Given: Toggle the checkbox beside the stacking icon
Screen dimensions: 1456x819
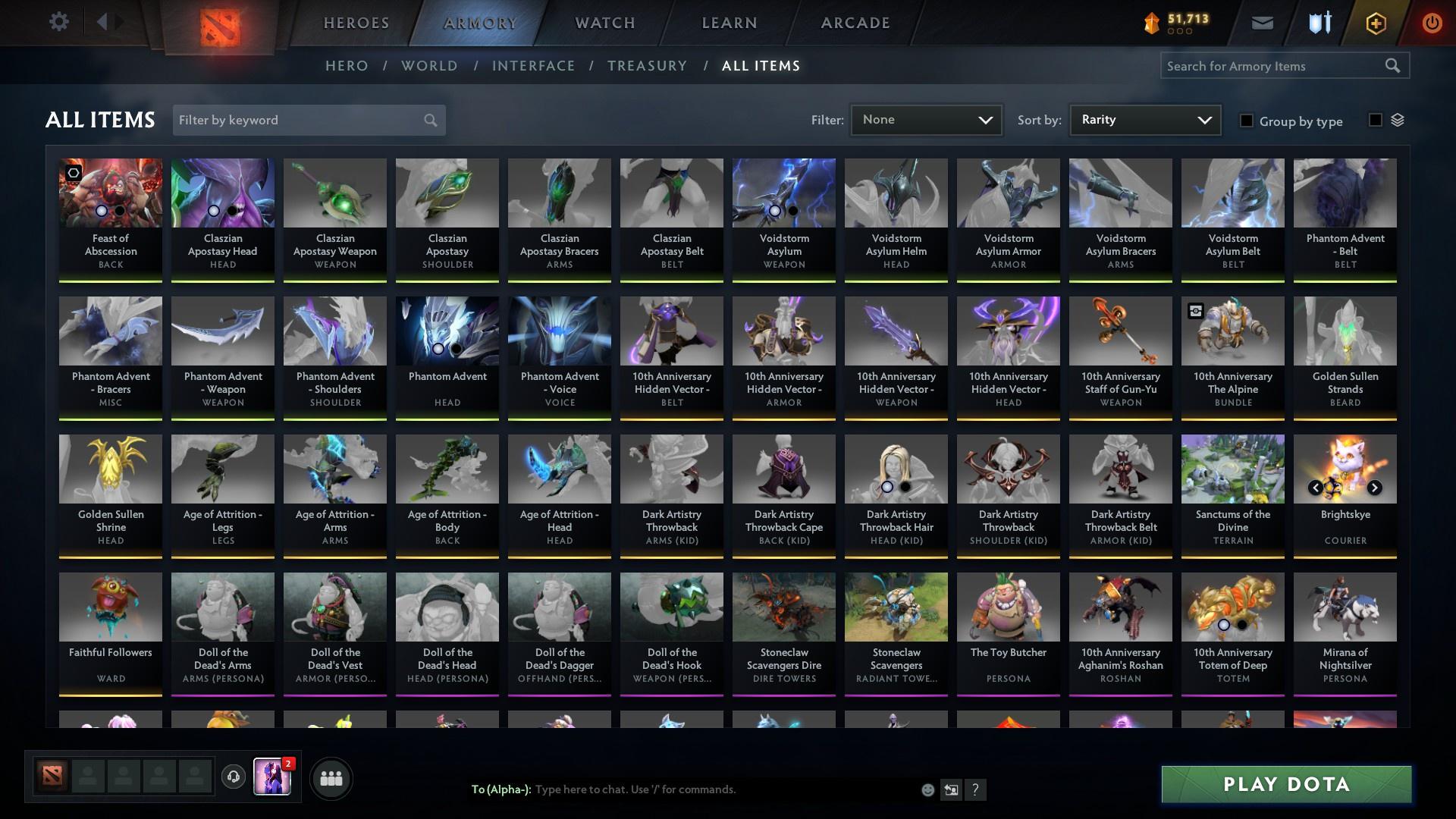Looking at the screenshot, I should click(1375, 121).
